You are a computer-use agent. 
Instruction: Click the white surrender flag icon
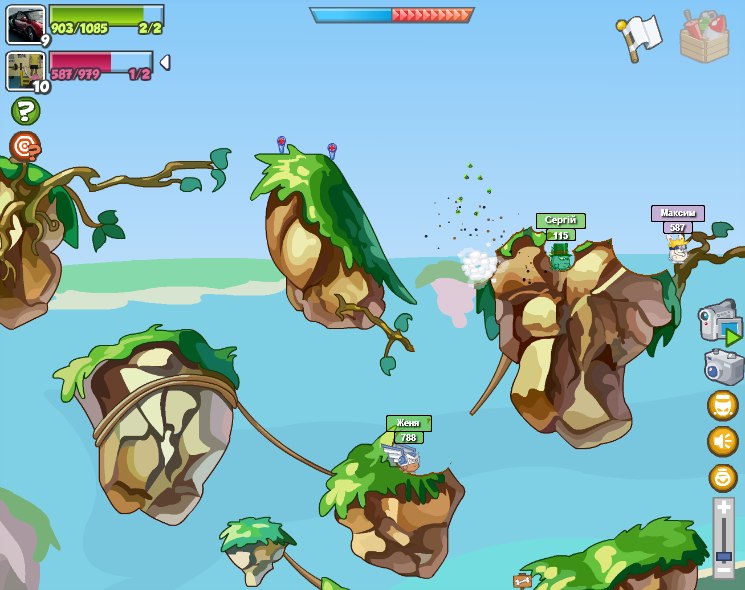pos(640,37)
